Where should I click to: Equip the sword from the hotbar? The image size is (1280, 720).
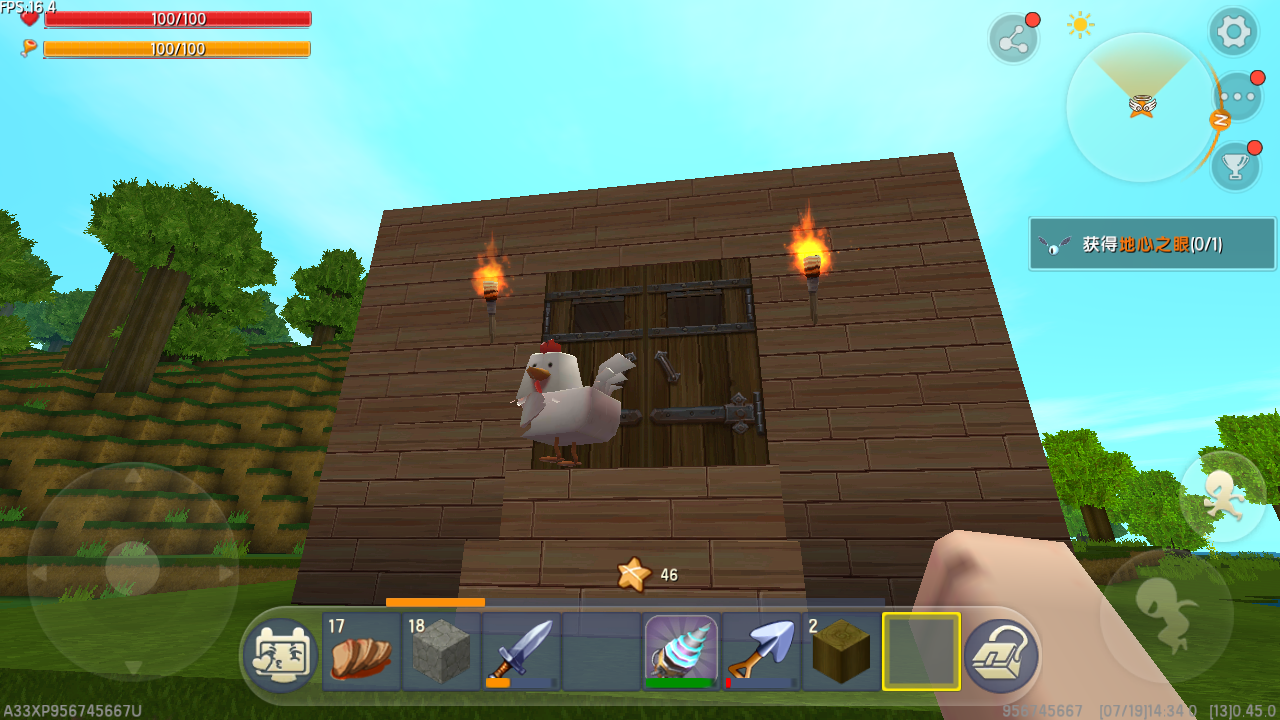point(521,652)
